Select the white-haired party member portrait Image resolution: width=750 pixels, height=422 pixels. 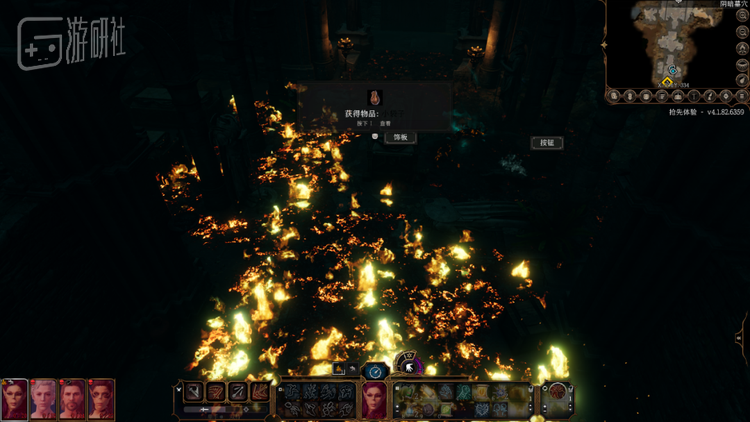(43, 398)
